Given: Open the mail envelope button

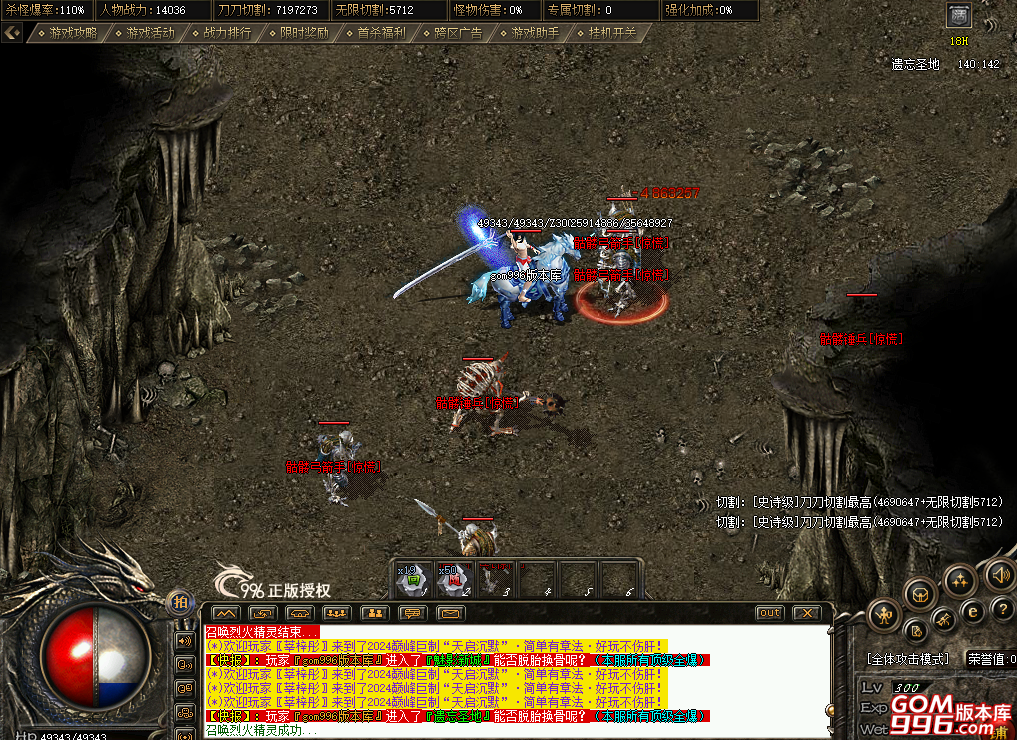Looking at the screenshot, I should point(451,612).
